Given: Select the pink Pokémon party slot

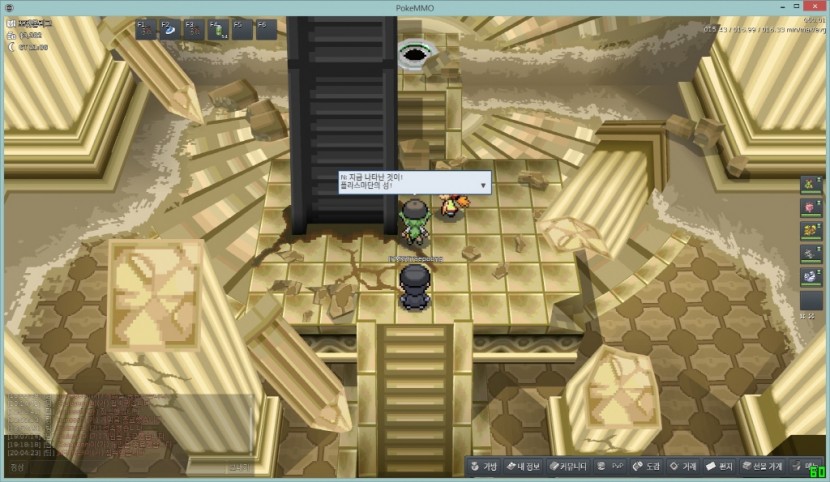Looking at the screenshot, I should pyautogui.click(x=811, y=209).
